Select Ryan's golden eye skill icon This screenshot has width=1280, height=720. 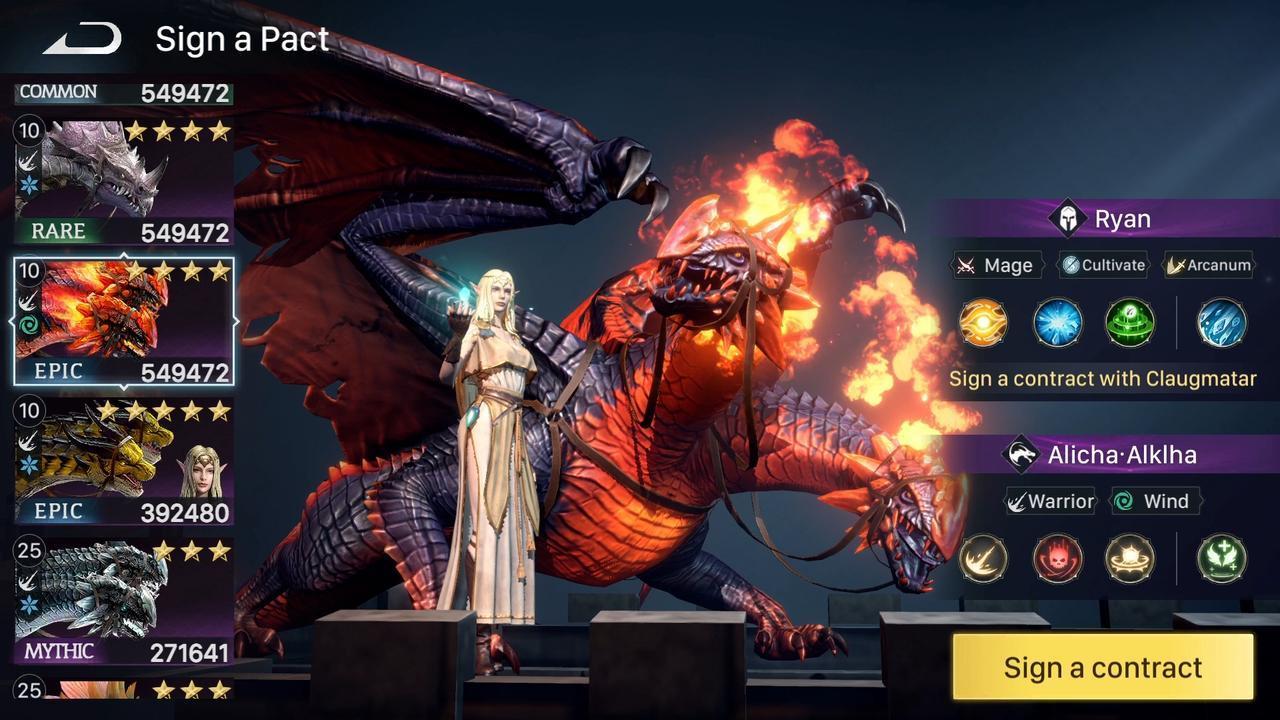pos(982,323)
